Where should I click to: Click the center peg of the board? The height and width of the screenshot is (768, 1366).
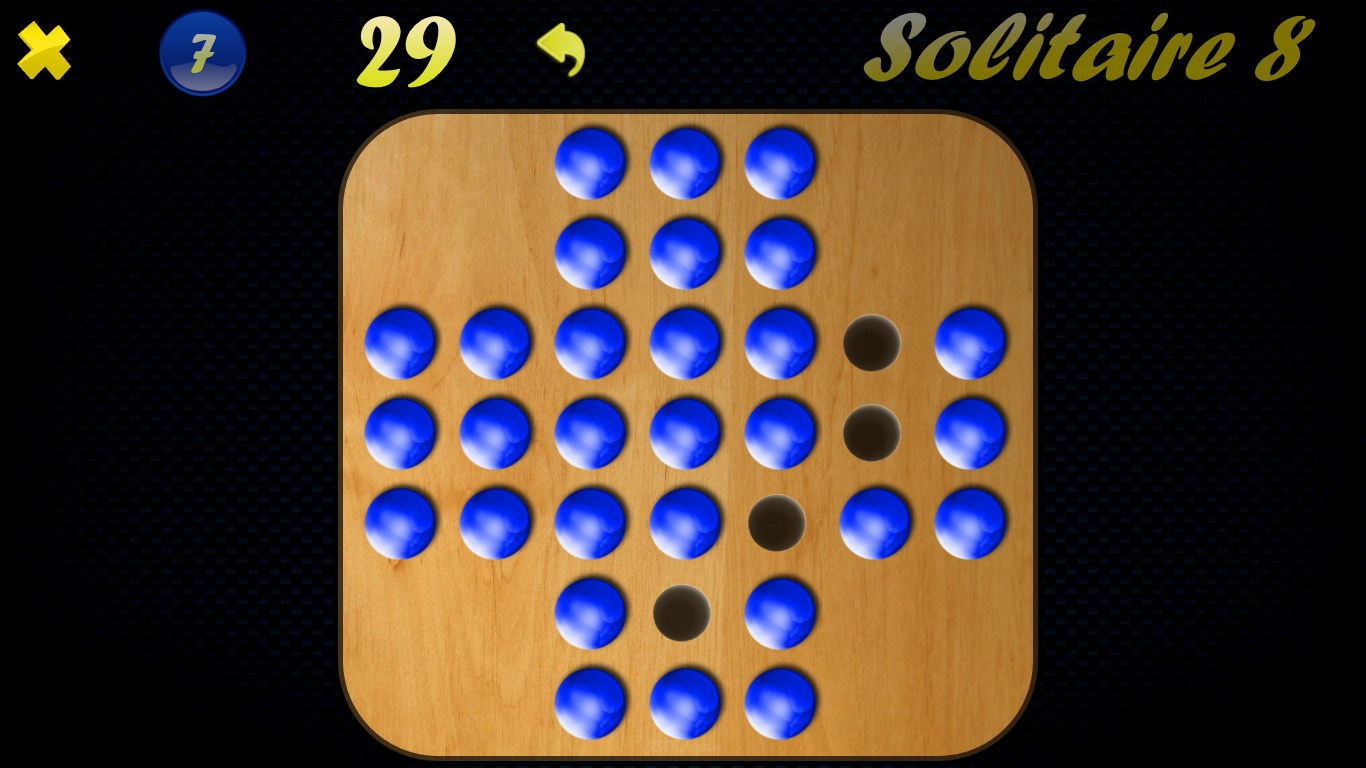tap(685, 432)
